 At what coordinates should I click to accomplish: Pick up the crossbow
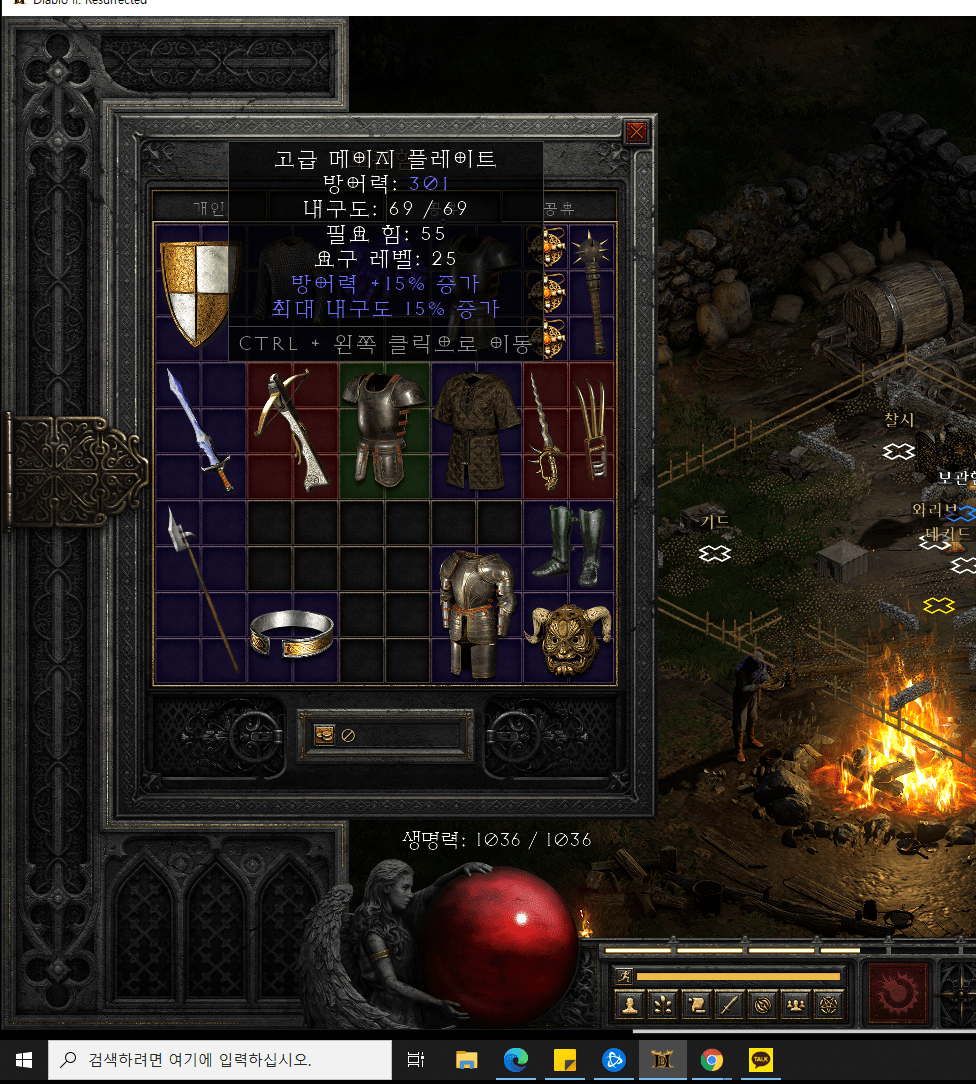(292, 430)
